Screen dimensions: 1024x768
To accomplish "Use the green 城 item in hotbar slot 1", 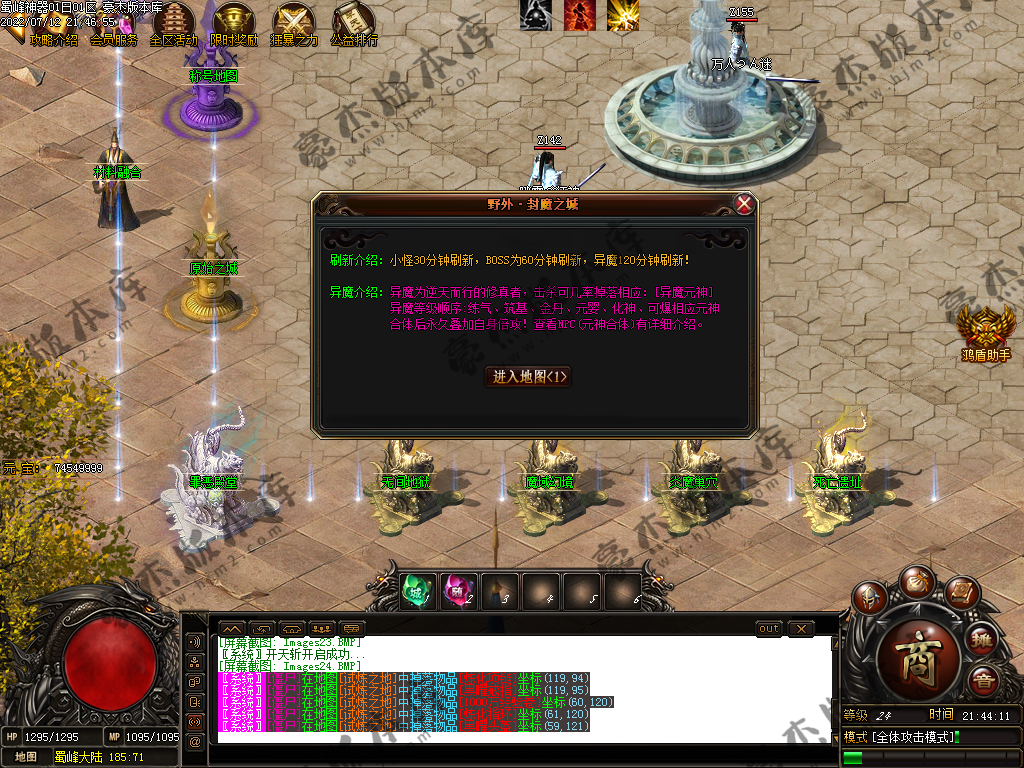I will pos(416,591).
